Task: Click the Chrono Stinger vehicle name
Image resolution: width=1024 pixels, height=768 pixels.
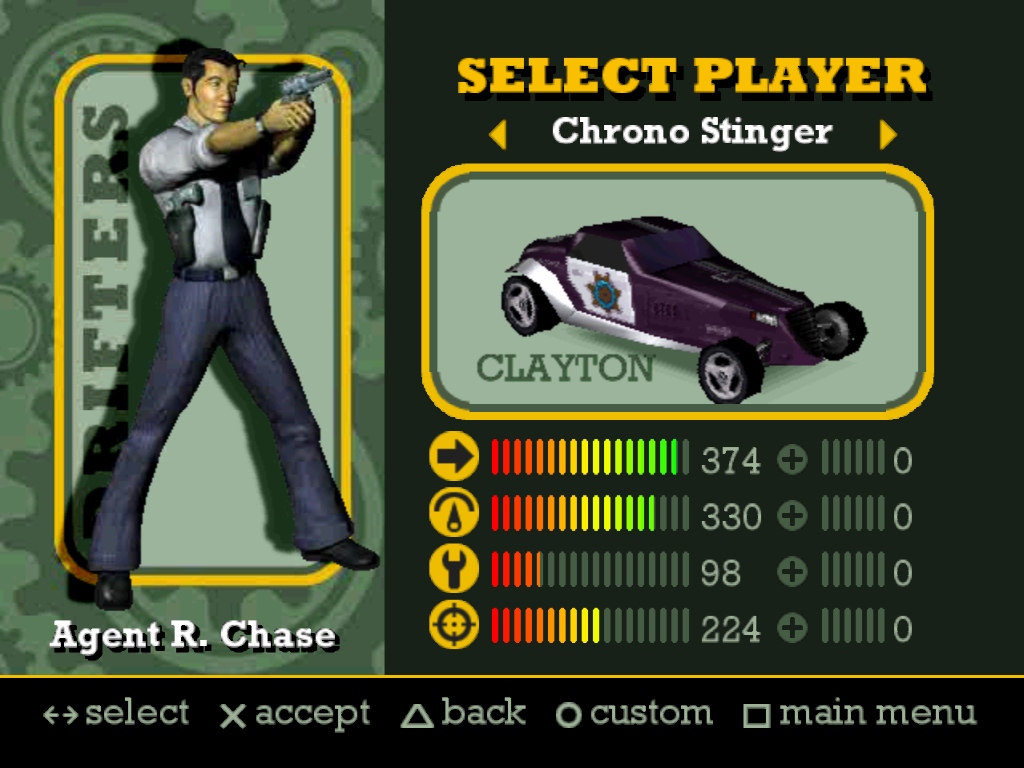Action: (692, 131)
